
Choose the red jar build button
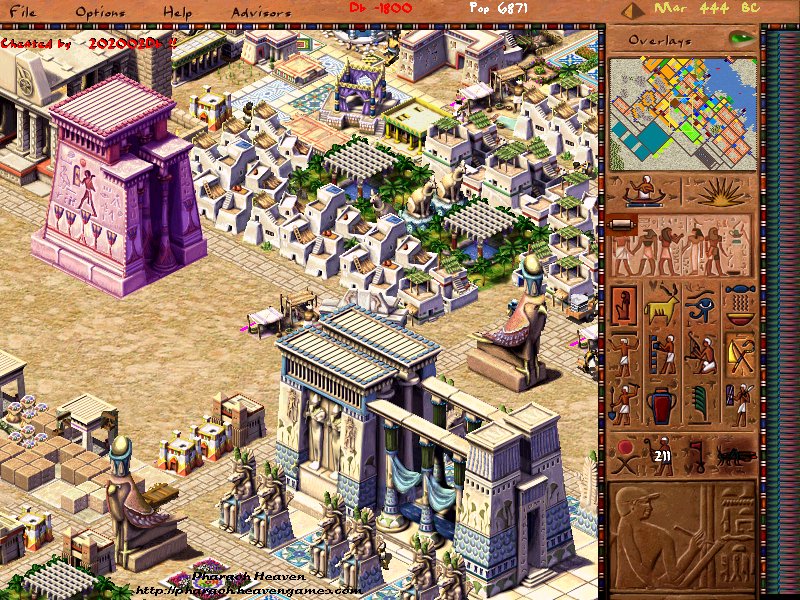(x=663, y=404)
